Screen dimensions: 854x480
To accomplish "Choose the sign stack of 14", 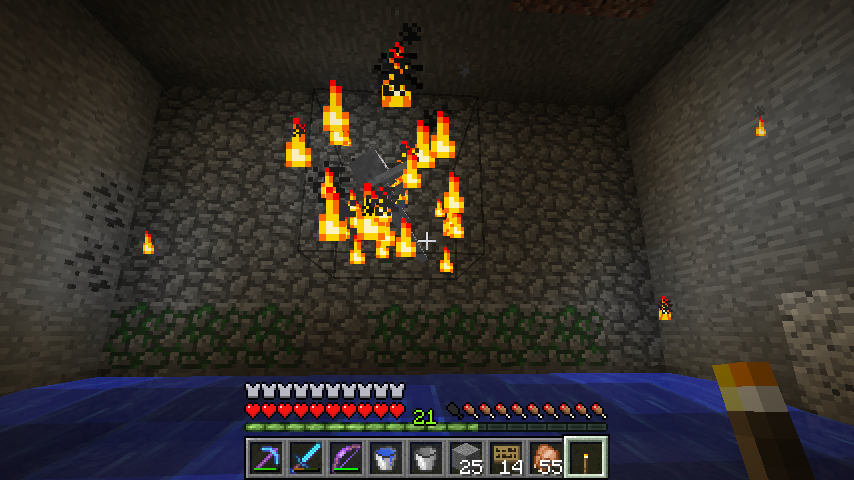I will 506,457.
